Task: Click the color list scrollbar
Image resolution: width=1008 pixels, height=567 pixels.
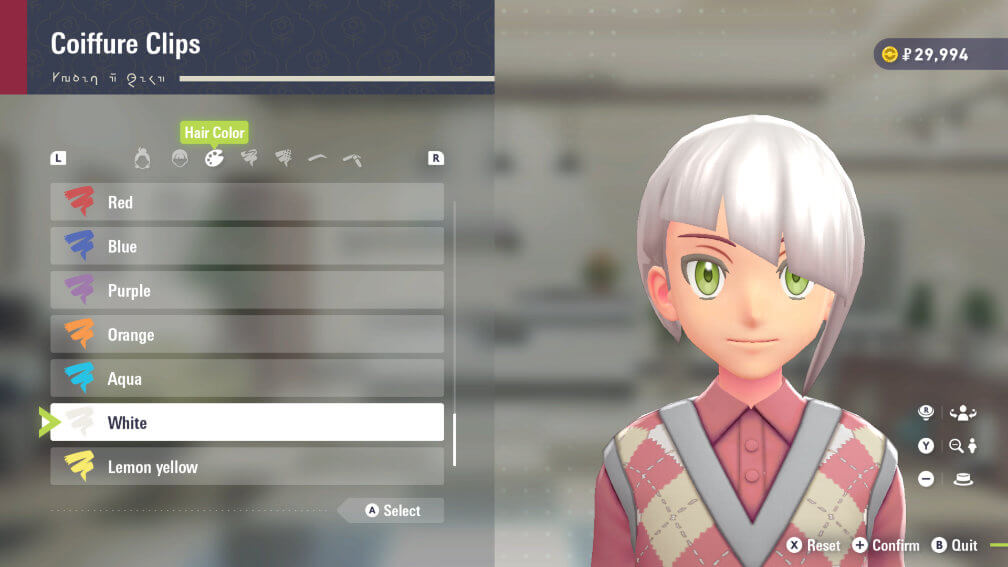Action: (454, 439)
